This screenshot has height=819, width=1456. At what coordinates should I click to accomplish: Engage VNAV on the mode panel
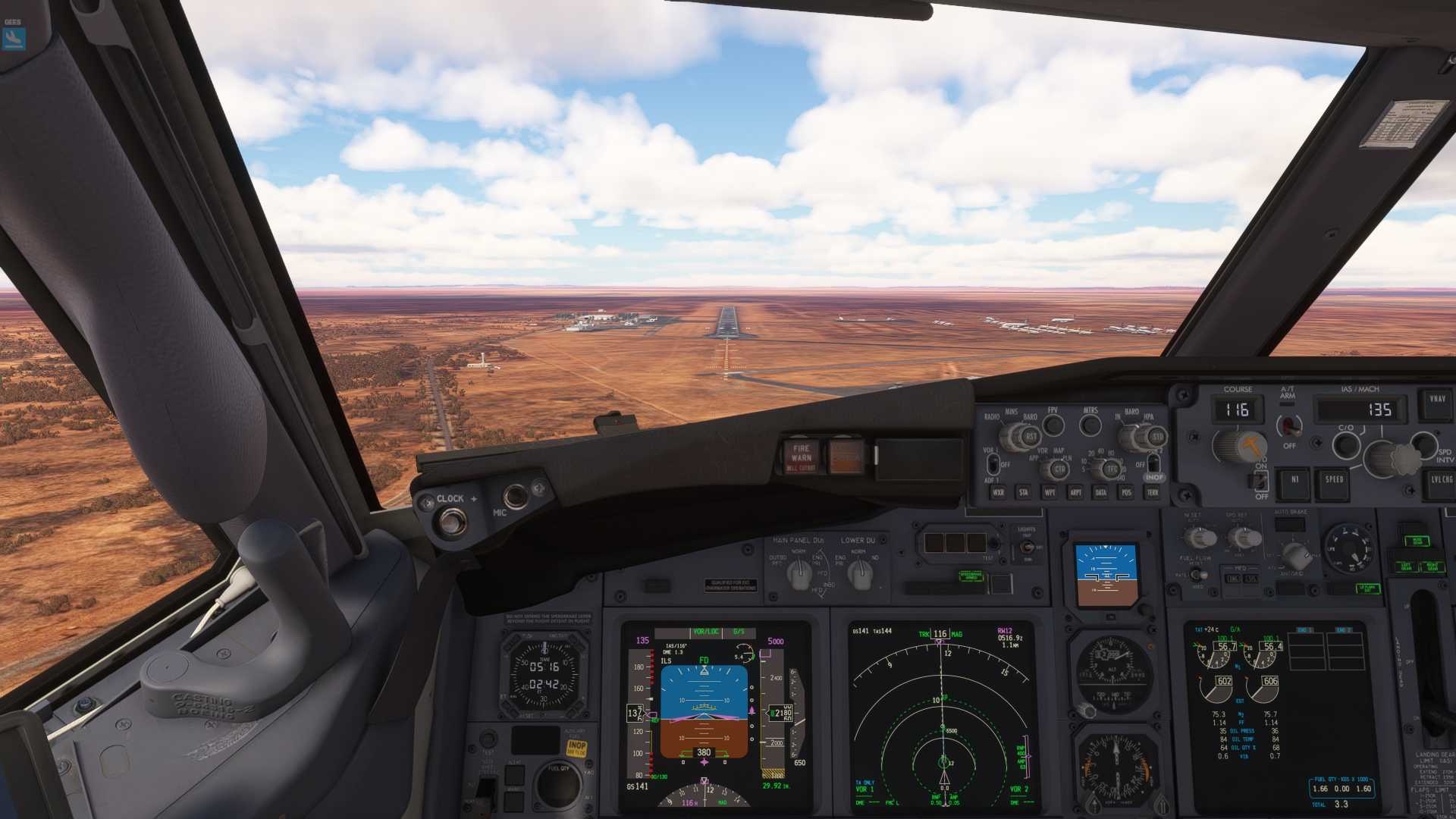(x=1436, y=400)
